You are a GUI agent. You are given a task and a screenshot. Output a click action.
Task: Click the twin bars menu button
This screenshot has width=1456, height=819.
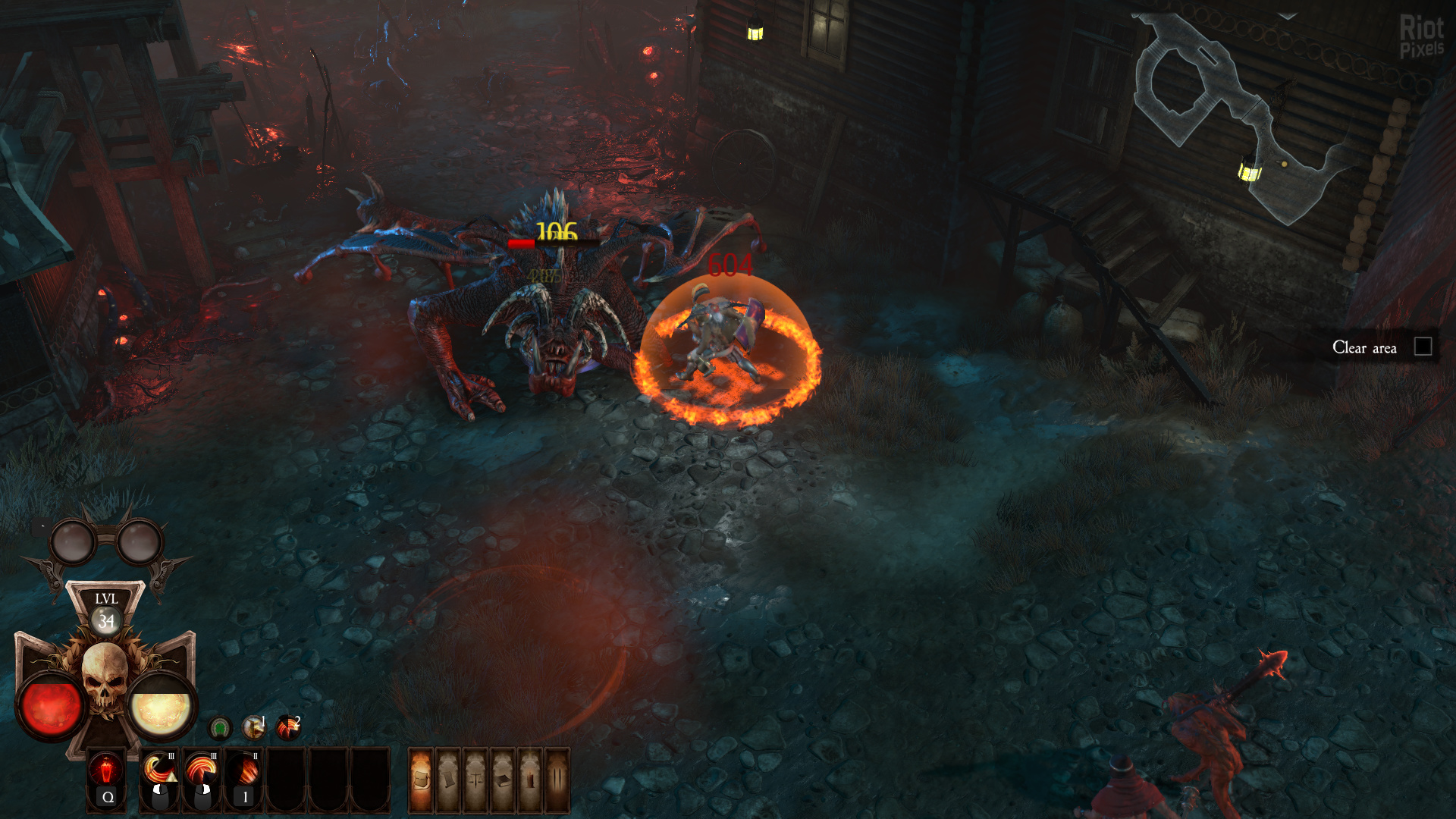click(557, 780)
